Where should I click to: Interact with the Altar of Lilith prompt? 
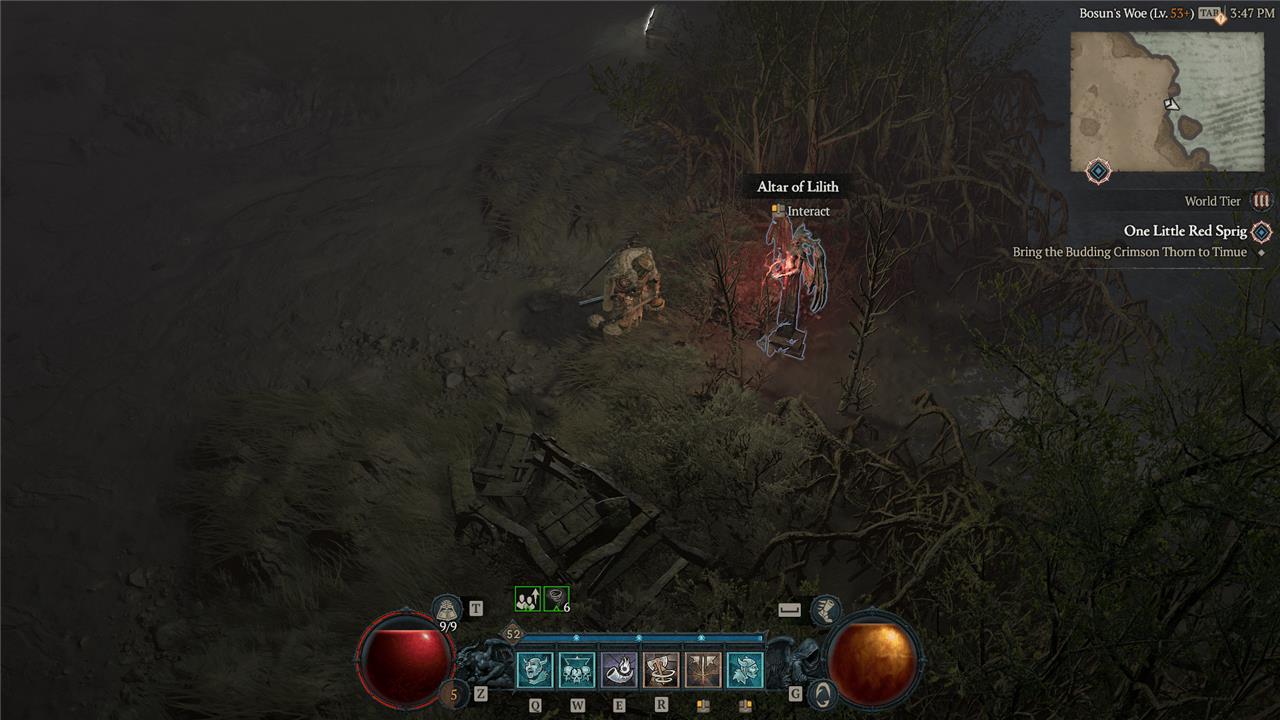coord(800,211)
